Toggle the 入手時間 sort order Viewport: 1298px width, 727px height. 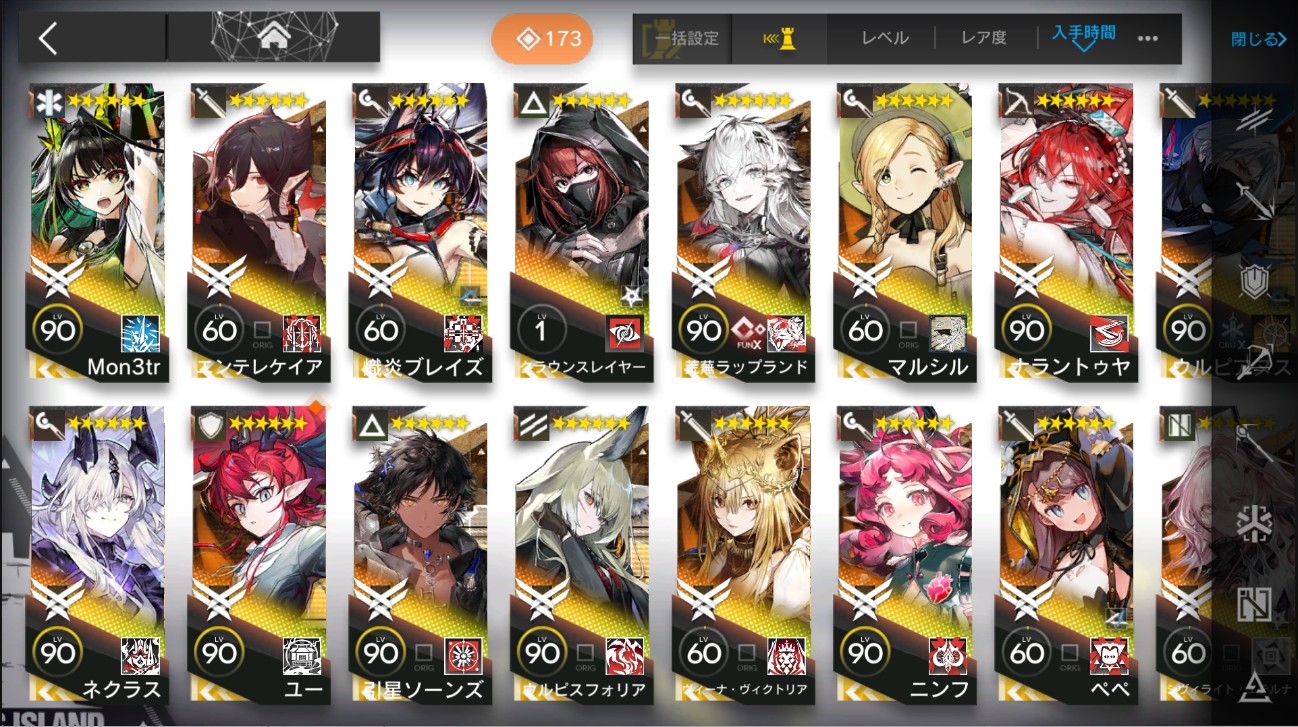tap(1083, 38)
